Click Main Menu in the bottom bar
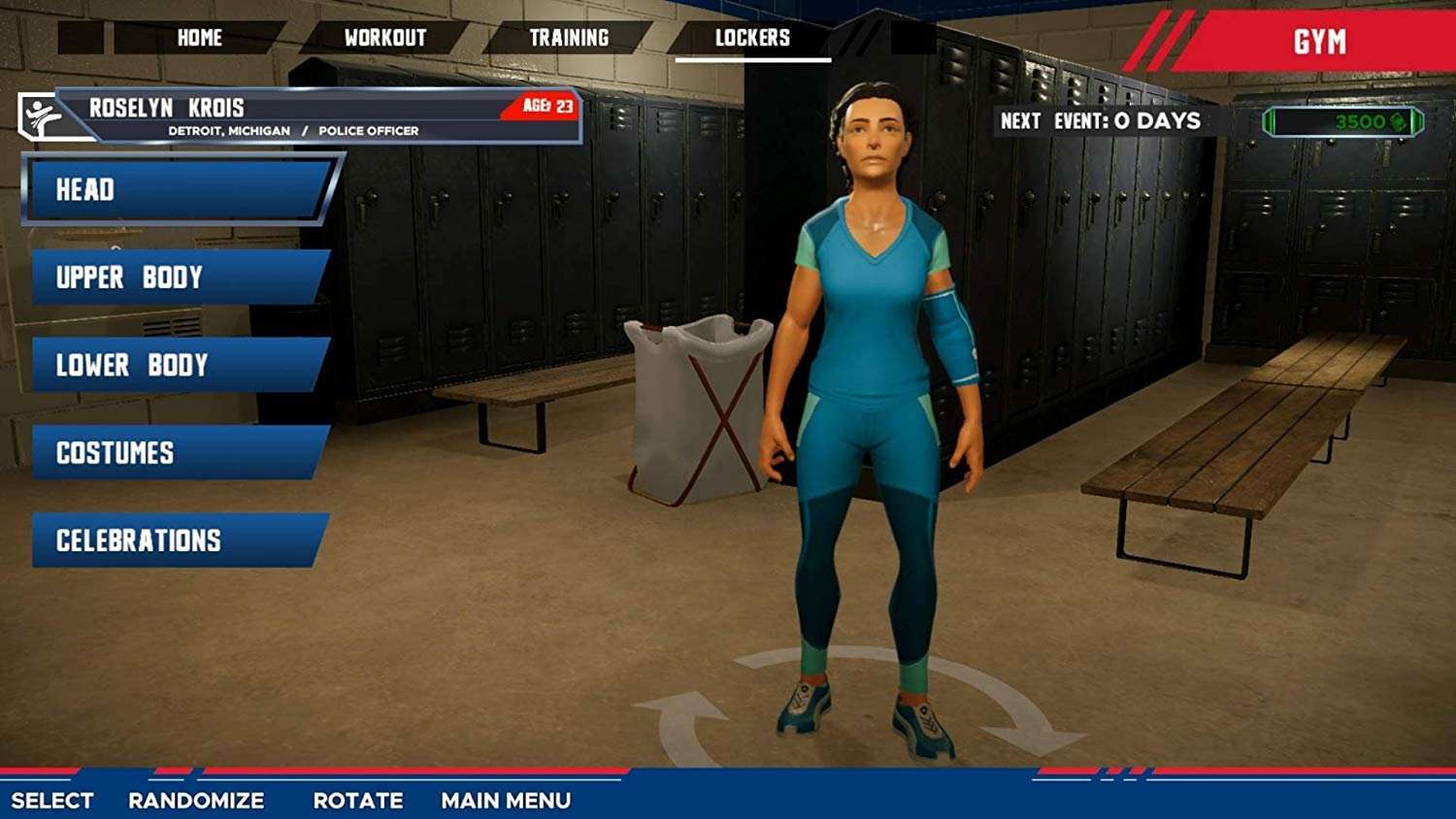 (x=505, y=802)
